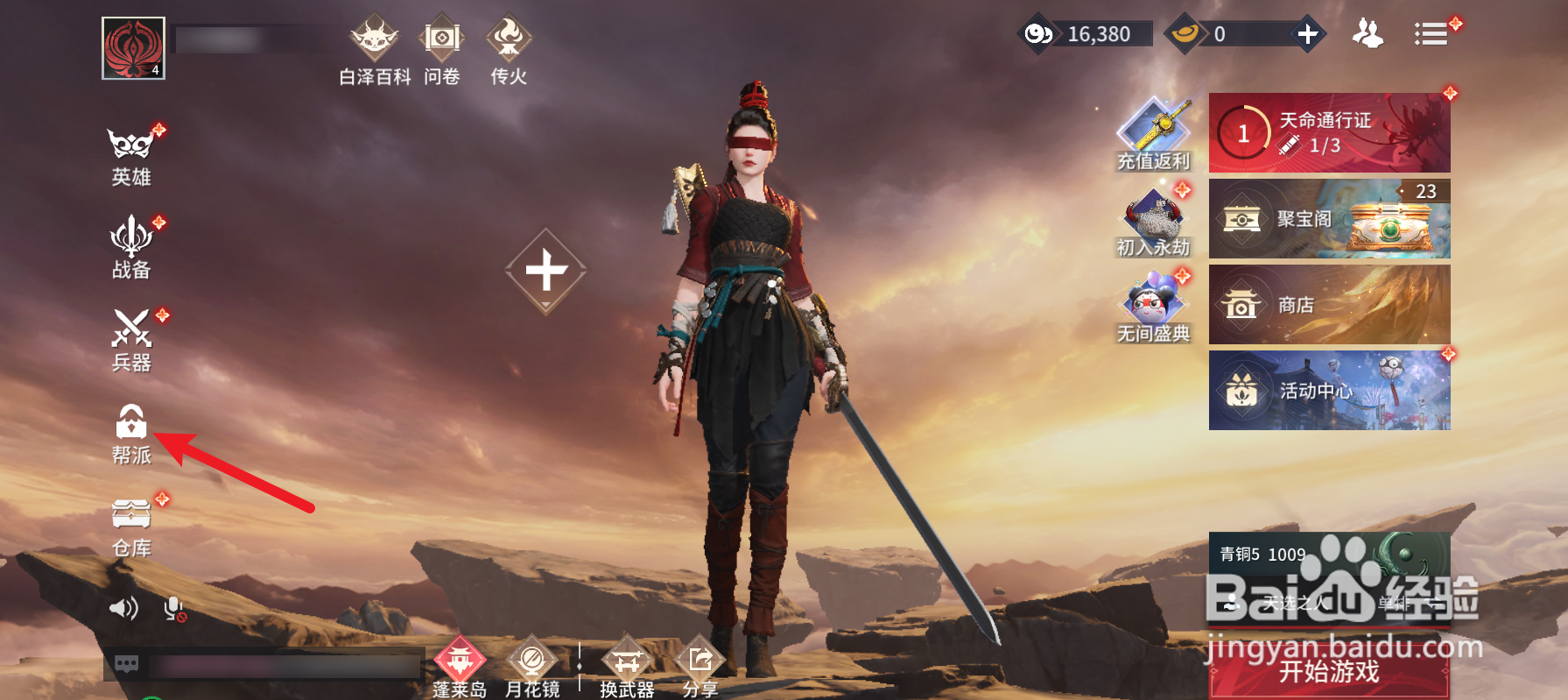Image resolution: width=1568 pixels, height=700 pixels.
Task: Click the 传火 flame icon
Action: point(509,49)
